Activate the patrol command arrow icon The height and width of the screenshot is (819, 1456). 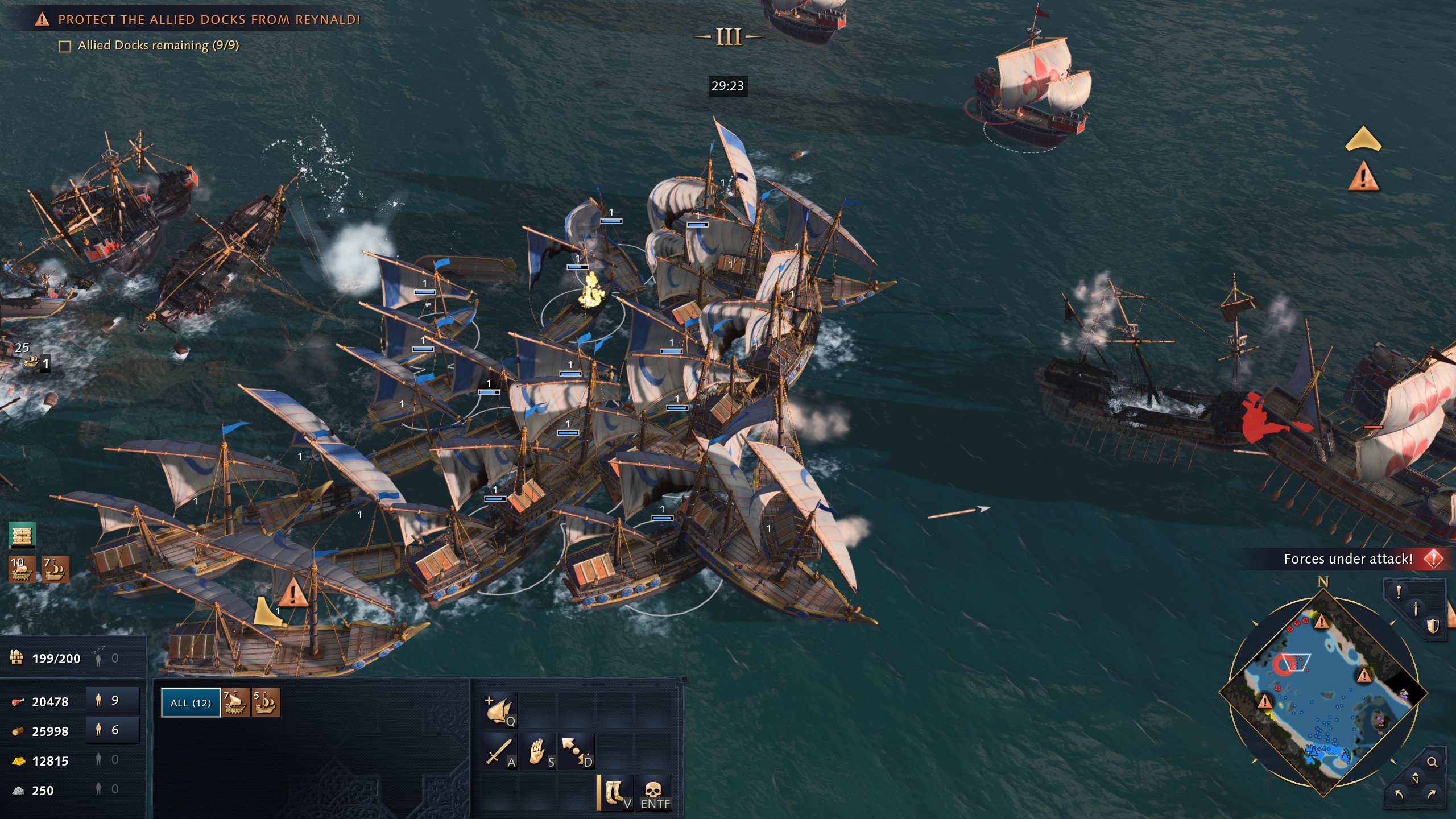point(577,751)
